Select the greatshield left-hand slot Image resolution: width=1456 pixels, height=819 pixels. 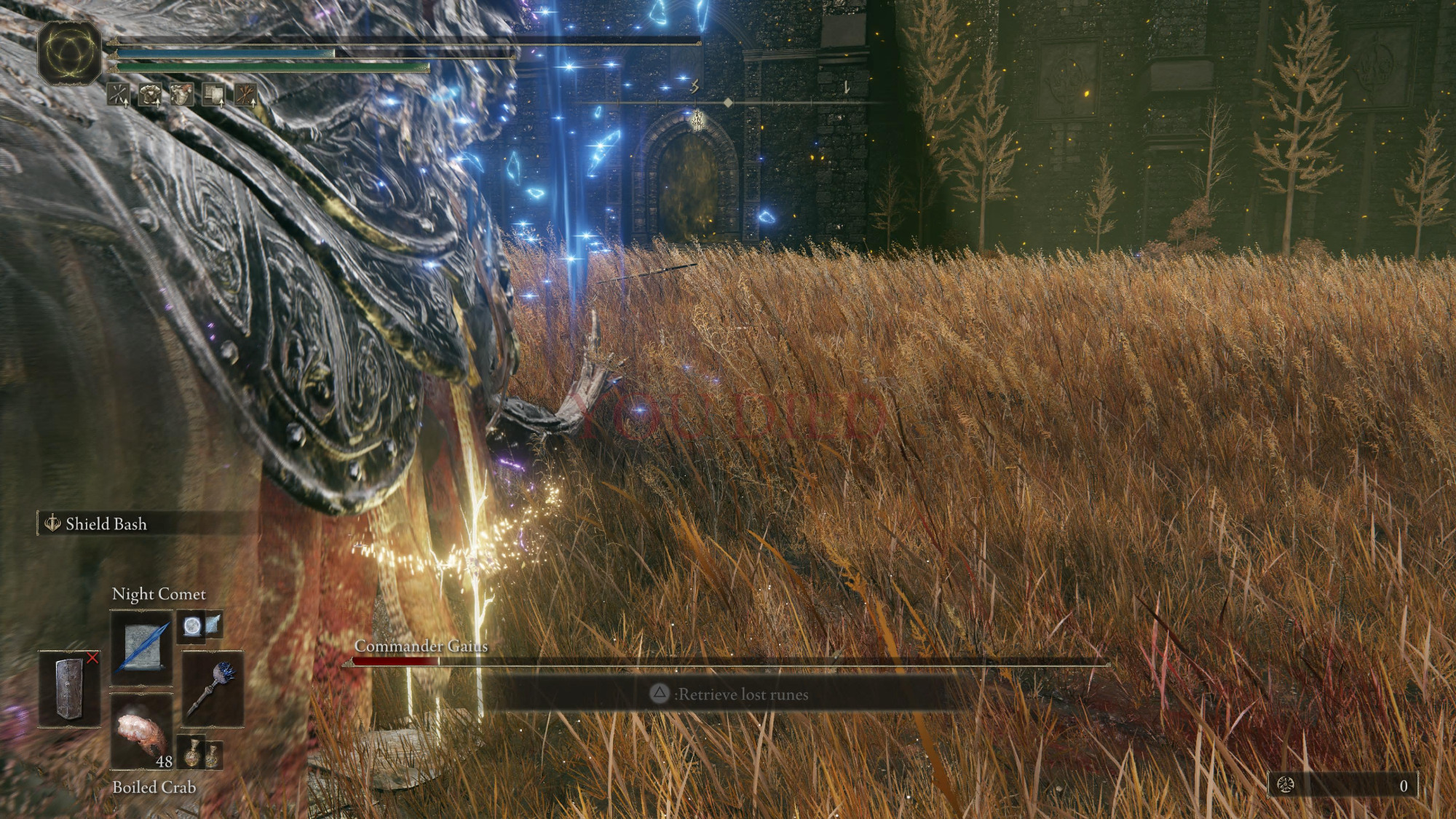[x=70, y=689]
